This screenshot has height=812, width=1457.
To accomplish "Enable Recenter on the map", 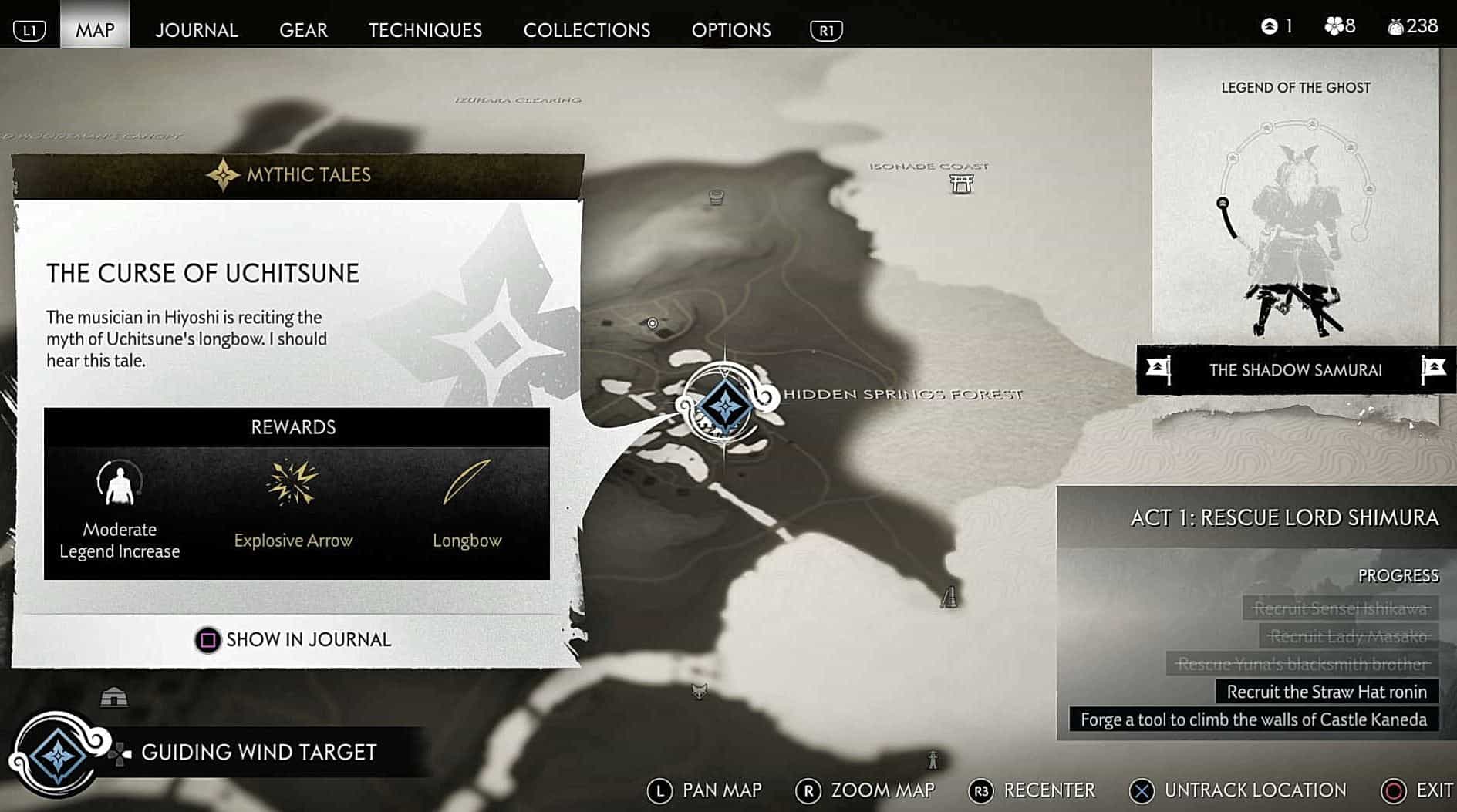I will (982, 790).
